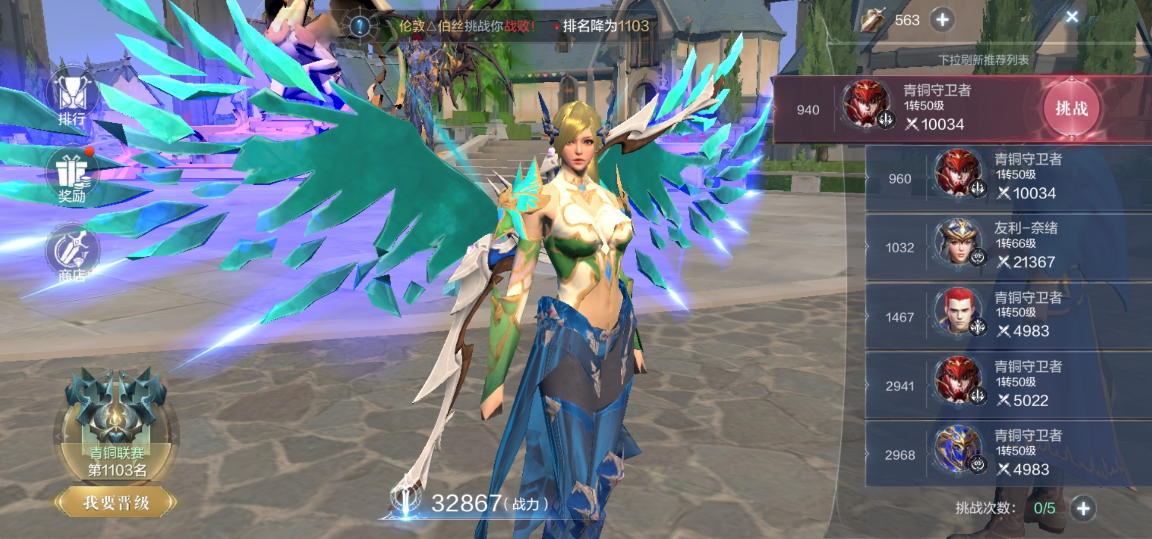1152x539 pixels.
Task: Add more challenge tickets beside 563
Action: click(x=942, y=19)
